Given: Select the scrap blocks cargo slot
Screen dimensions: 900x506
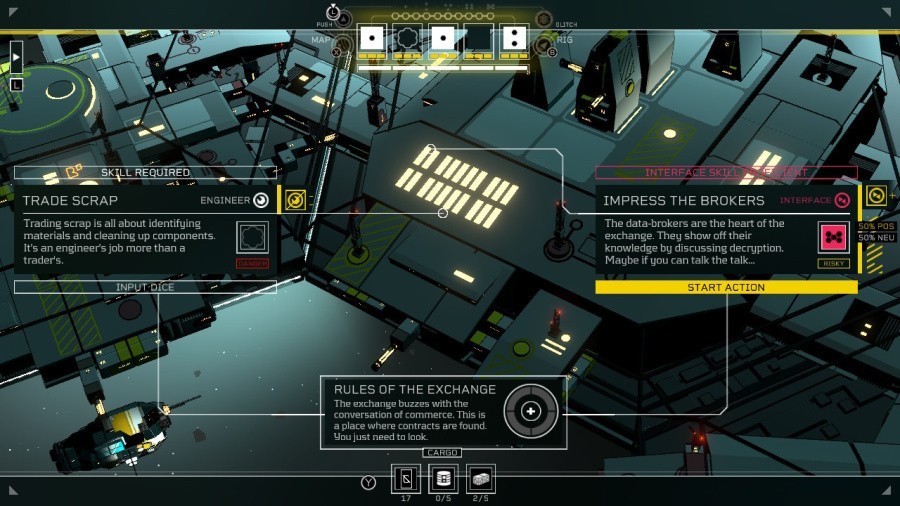Looking at the screenshot, I should tap(481, 479).
